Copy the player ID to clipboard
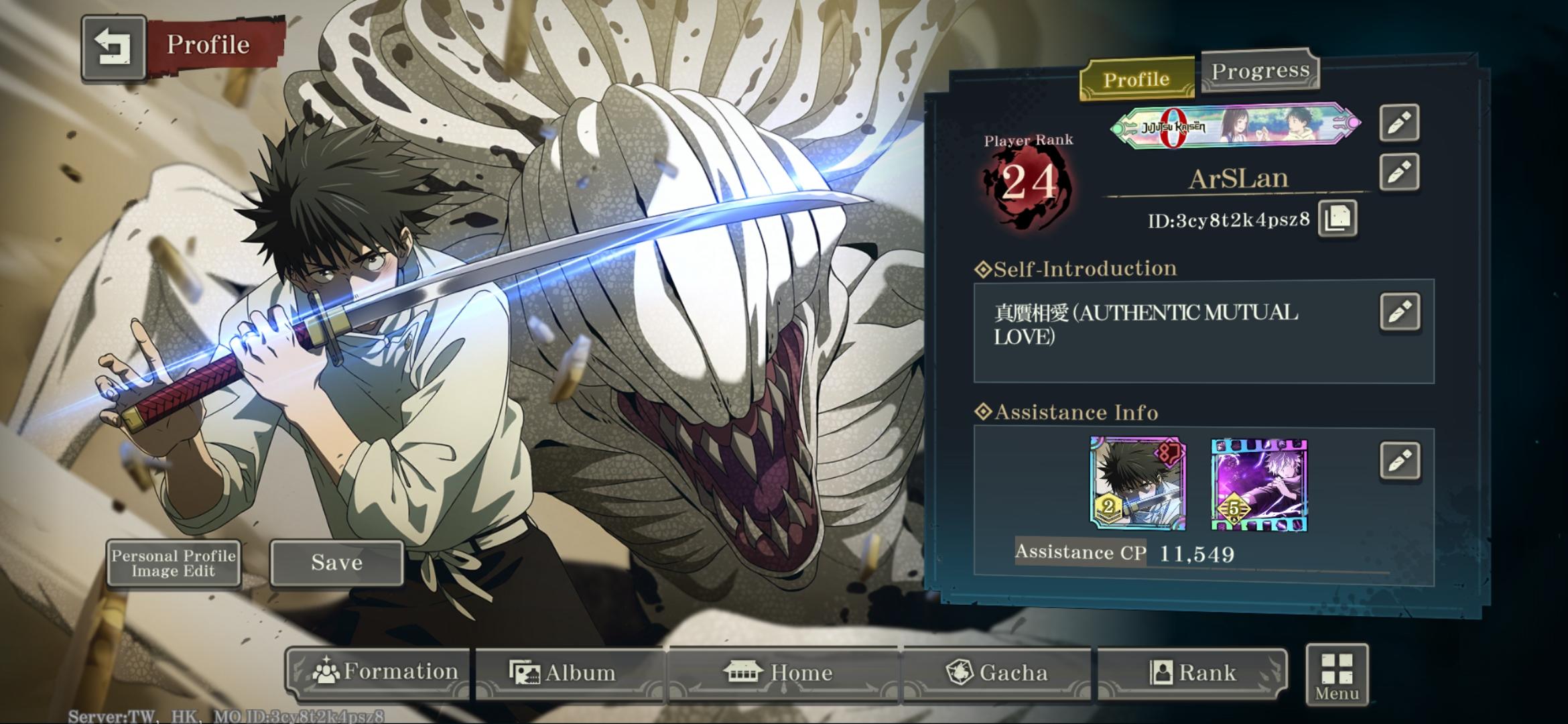Image resolution: width=1568 pixels, height=724 pixels. [1337, 219]
